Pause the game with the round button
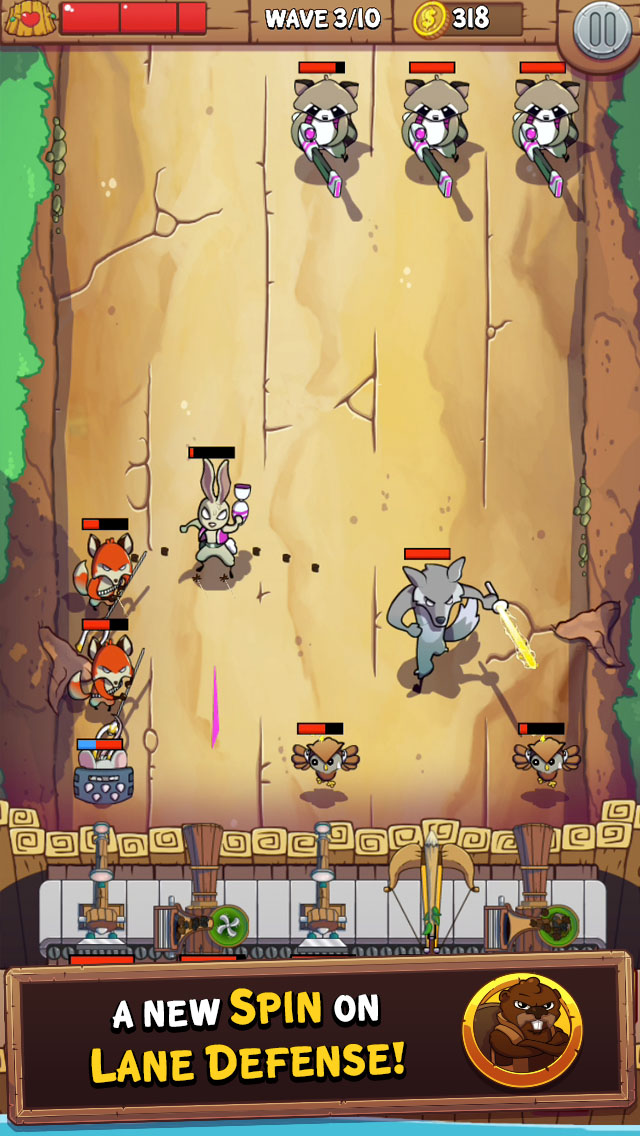Image resolution: width=640 pixels, height=1136 pixels. click(x=602, y=29)
